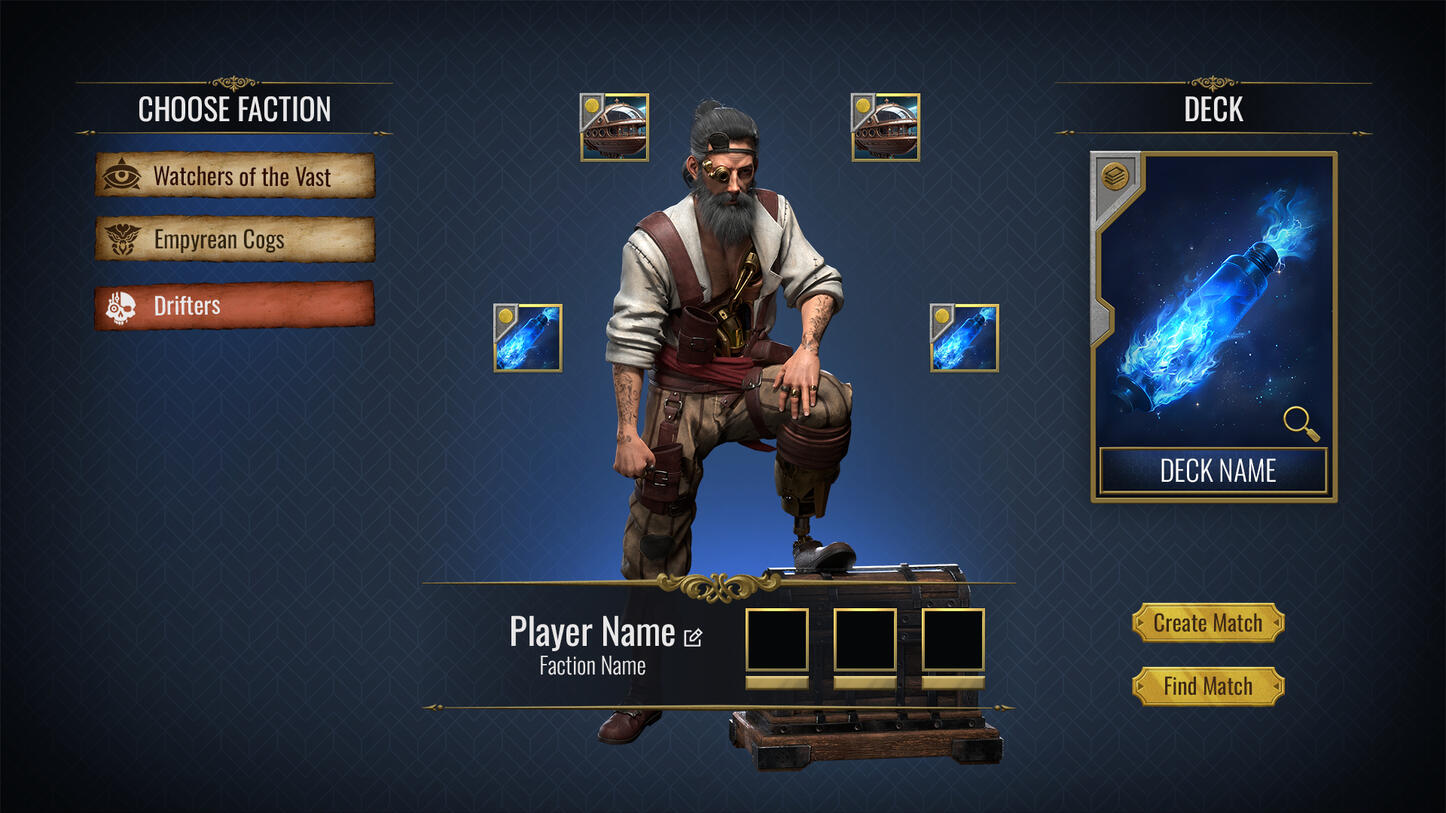Choose the Empyrean Cogs faction

235,240
